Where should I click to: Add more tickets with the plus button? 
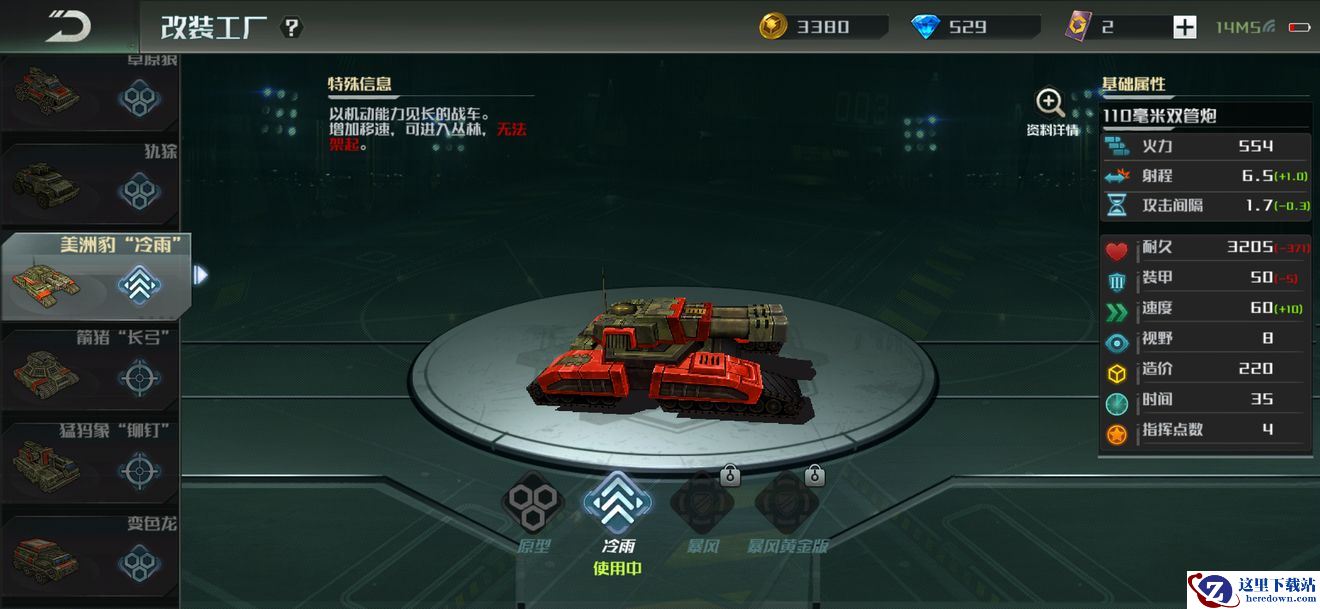1184,27
